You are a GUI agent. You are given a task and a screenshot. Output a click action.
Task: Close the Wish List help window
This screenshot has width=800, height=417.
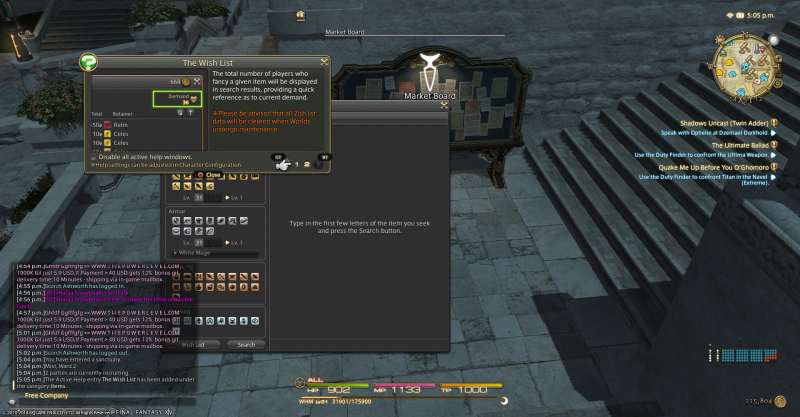pos(325,61)
